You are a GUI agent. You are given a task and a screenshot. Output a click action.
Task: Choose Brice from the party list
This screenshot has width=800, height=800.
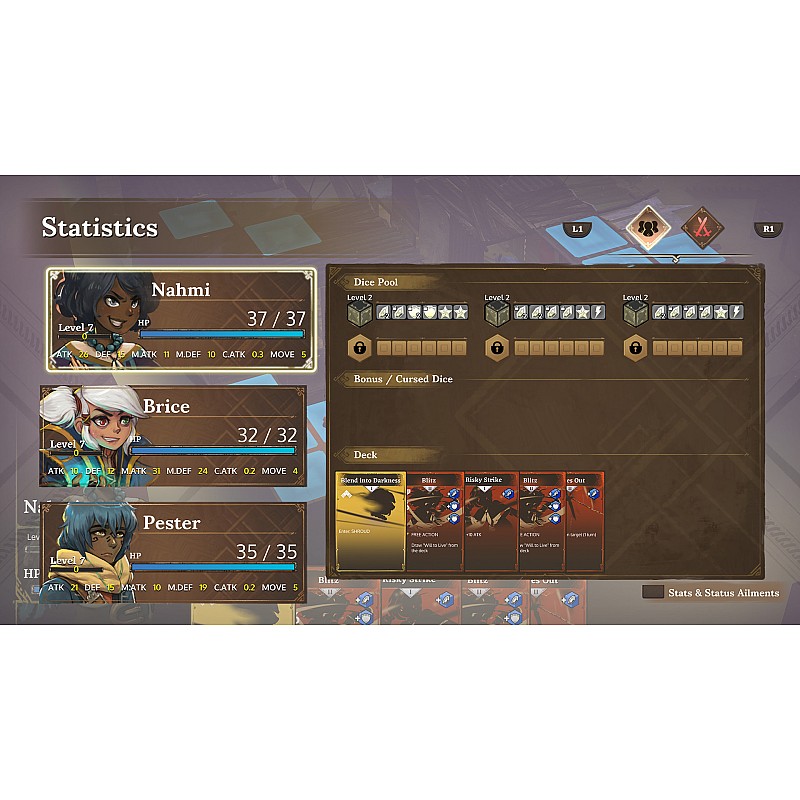[173, 437]
